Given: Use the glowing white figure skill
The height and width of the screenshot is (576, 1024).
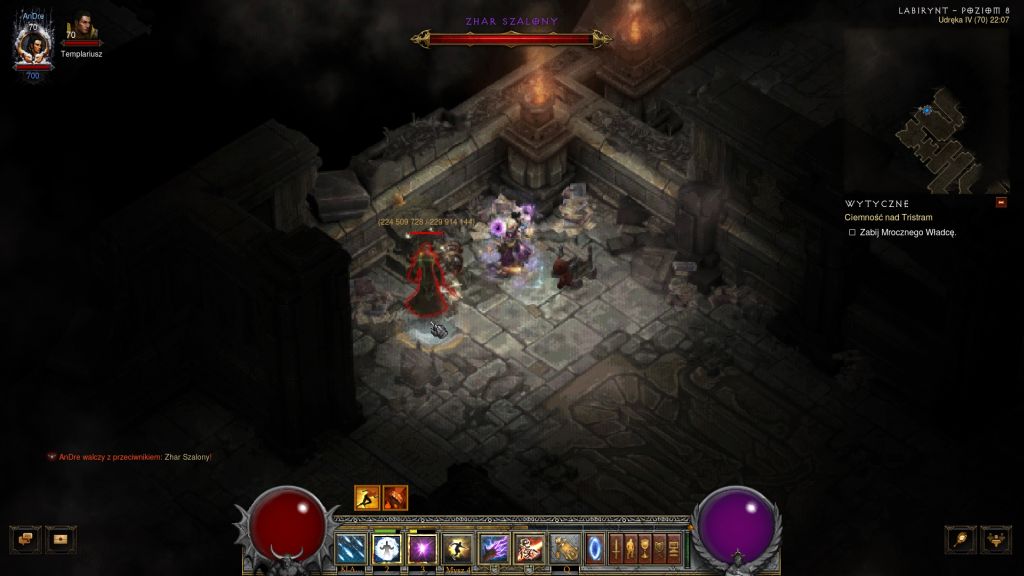Looking at the screenshot, I should coord(387,548).
